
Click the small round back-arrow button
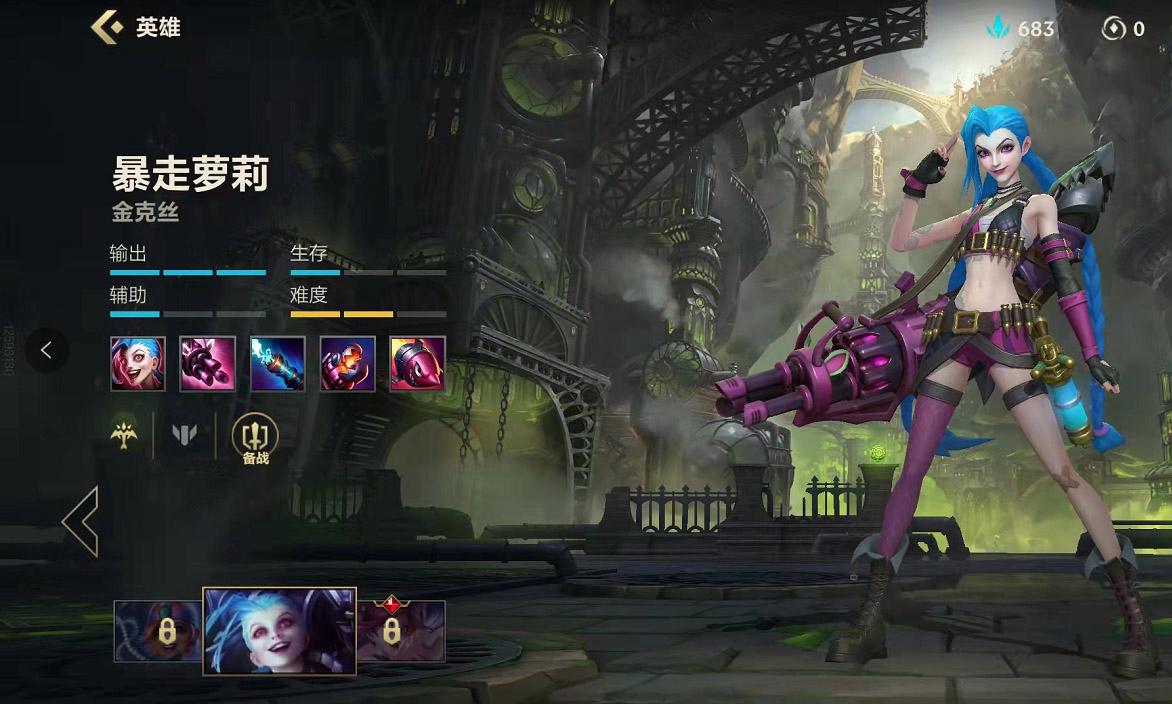click(x=46, y=350)
